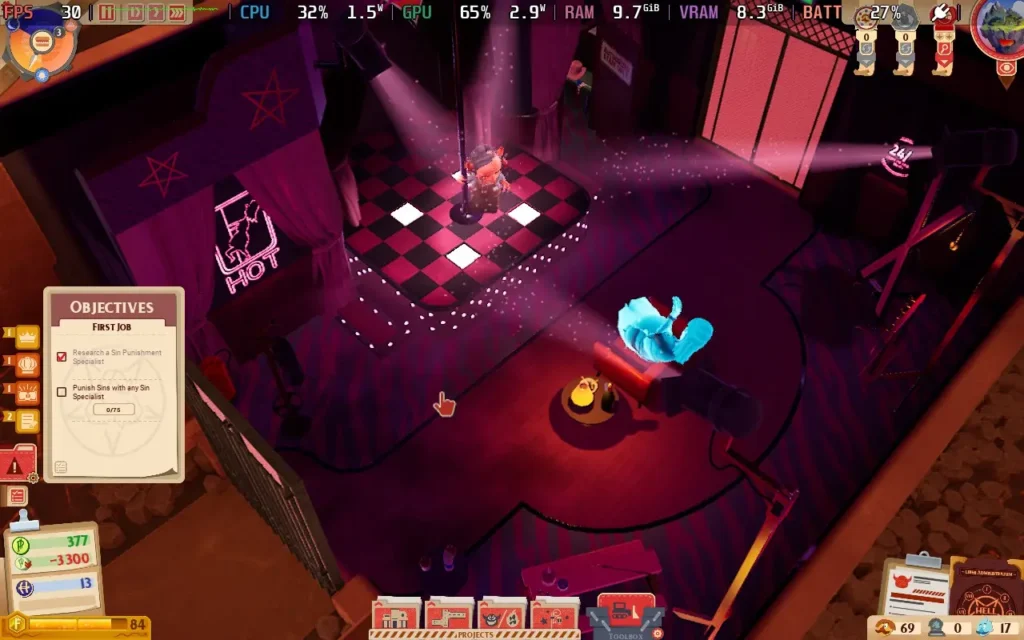Open the checklist icon below the alert folder

17,496
